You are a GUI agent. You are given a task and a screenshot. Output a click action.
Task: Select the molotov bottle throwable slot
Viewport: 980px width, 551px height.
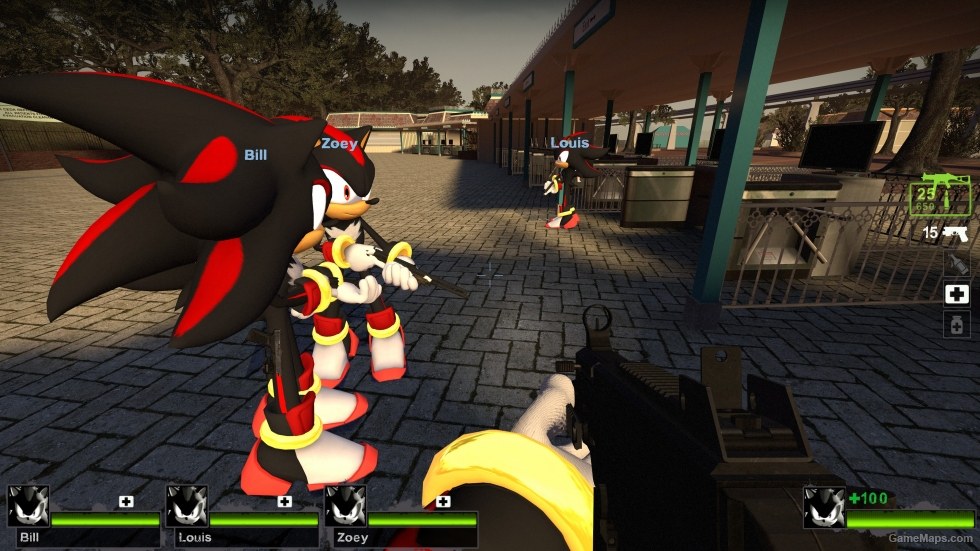pyautogui.click(x=957, y=263)
